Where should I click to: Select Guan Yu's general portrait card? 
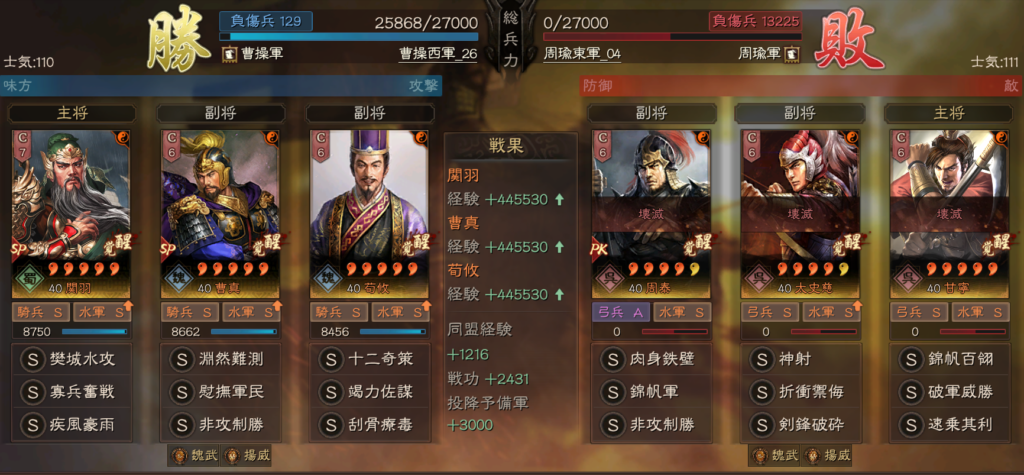pyautogui.click(x=70, y=212)
